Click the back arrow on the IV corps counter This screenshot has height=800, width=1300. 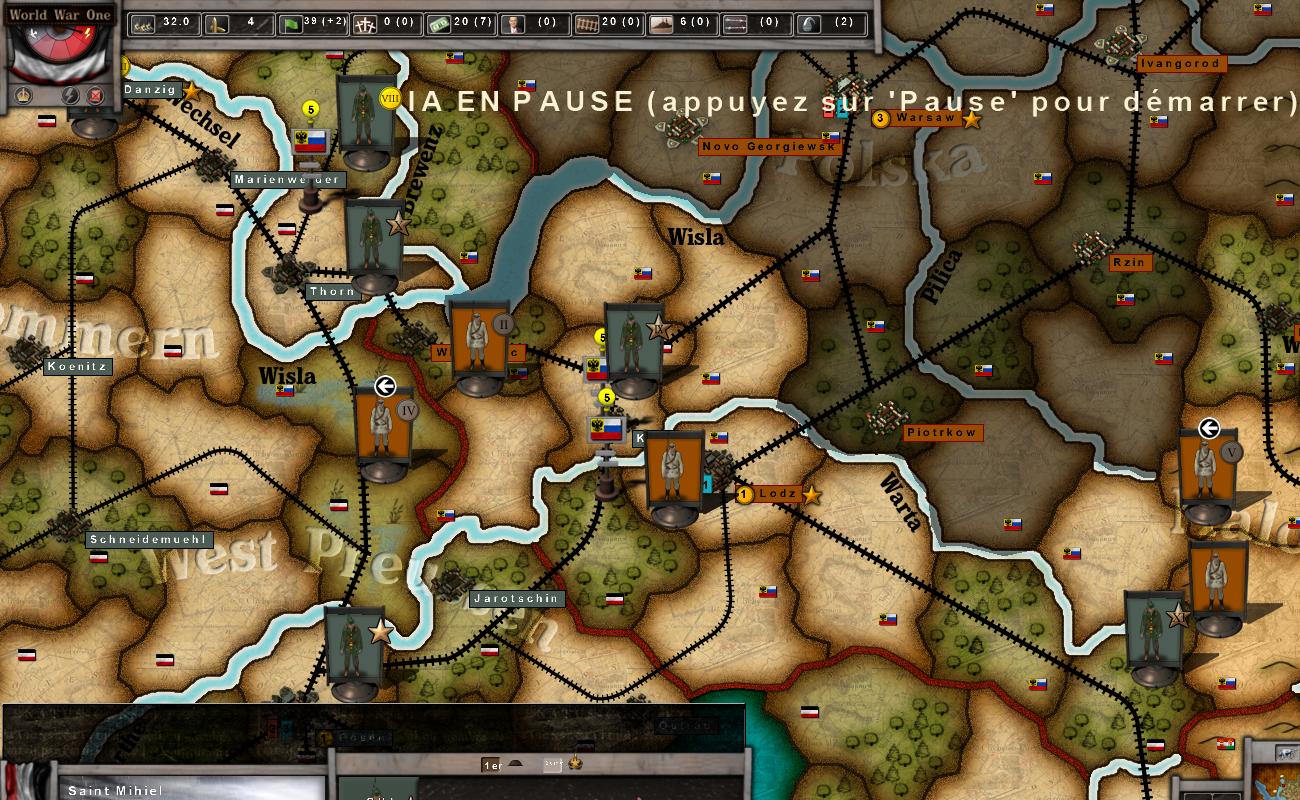[387, 384]
